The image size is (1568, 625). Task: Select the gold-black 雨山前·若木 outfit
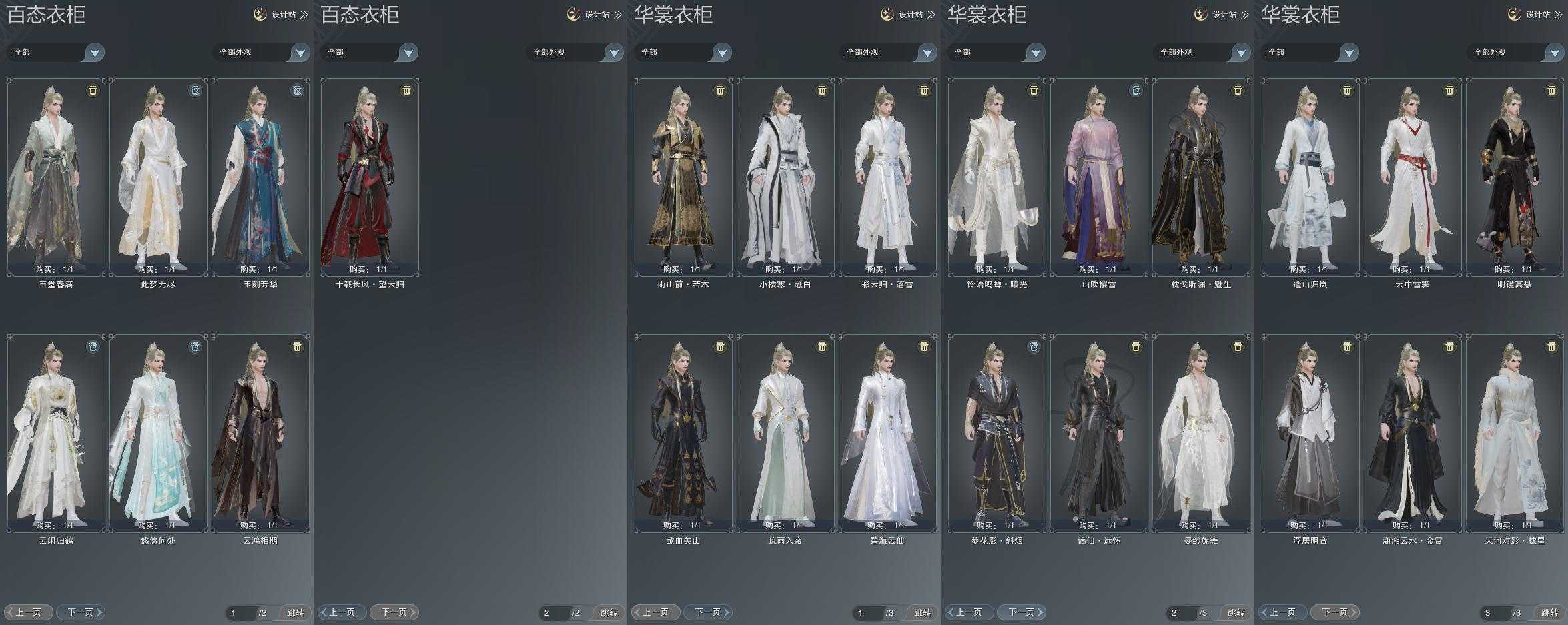(683, 177)
